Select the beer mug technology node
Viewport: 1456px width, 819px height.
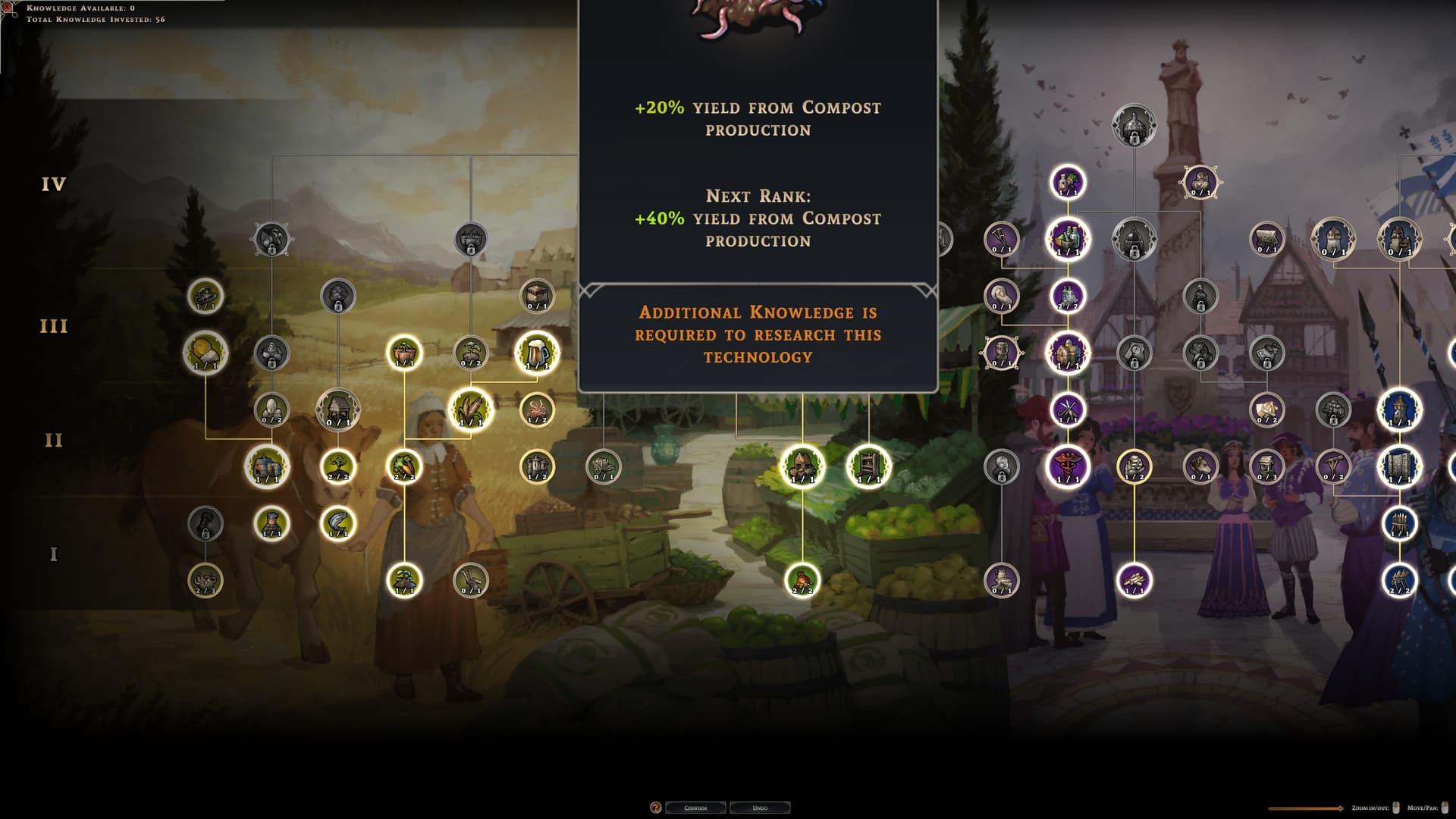537,353
